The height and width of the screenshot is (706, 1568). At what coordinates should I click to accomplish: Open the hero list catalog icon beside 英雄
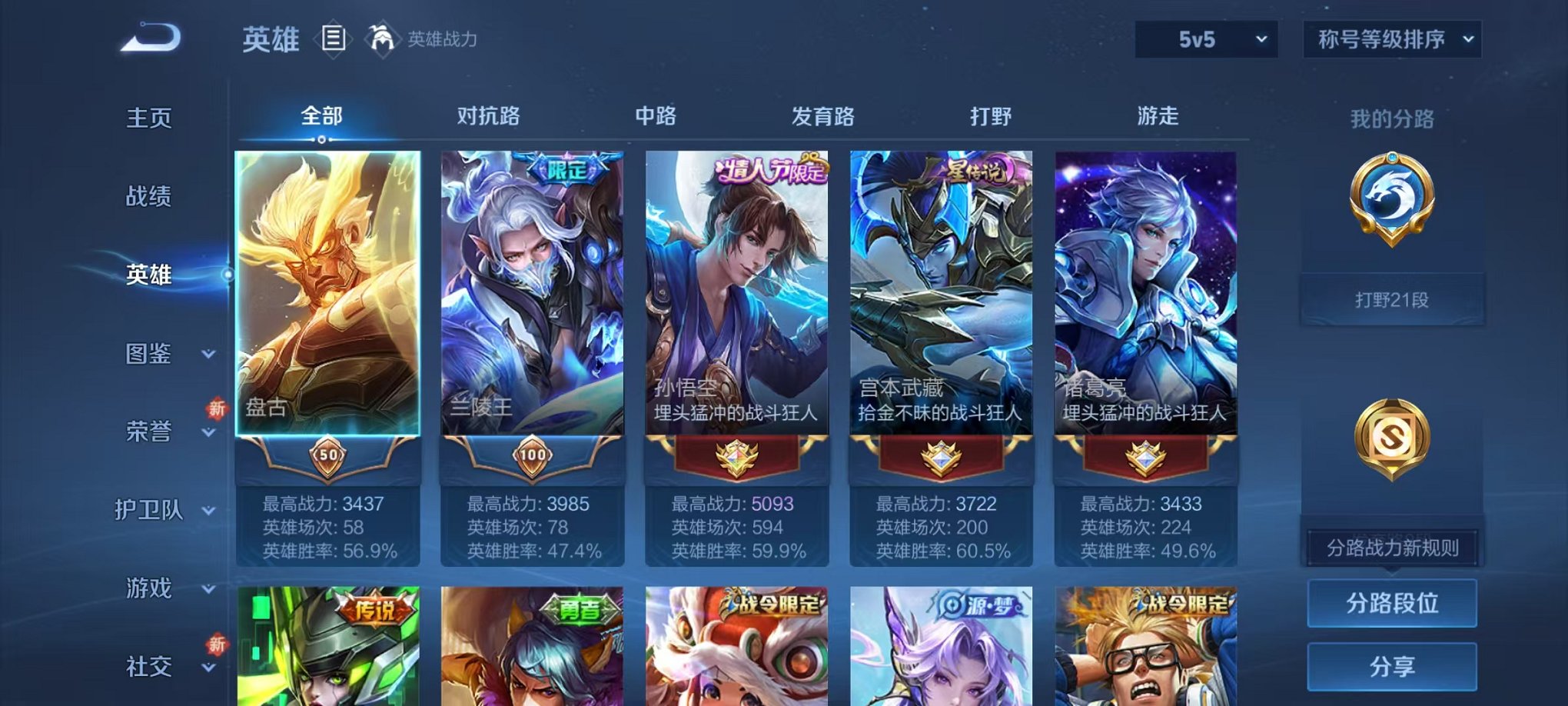[334, 38]
